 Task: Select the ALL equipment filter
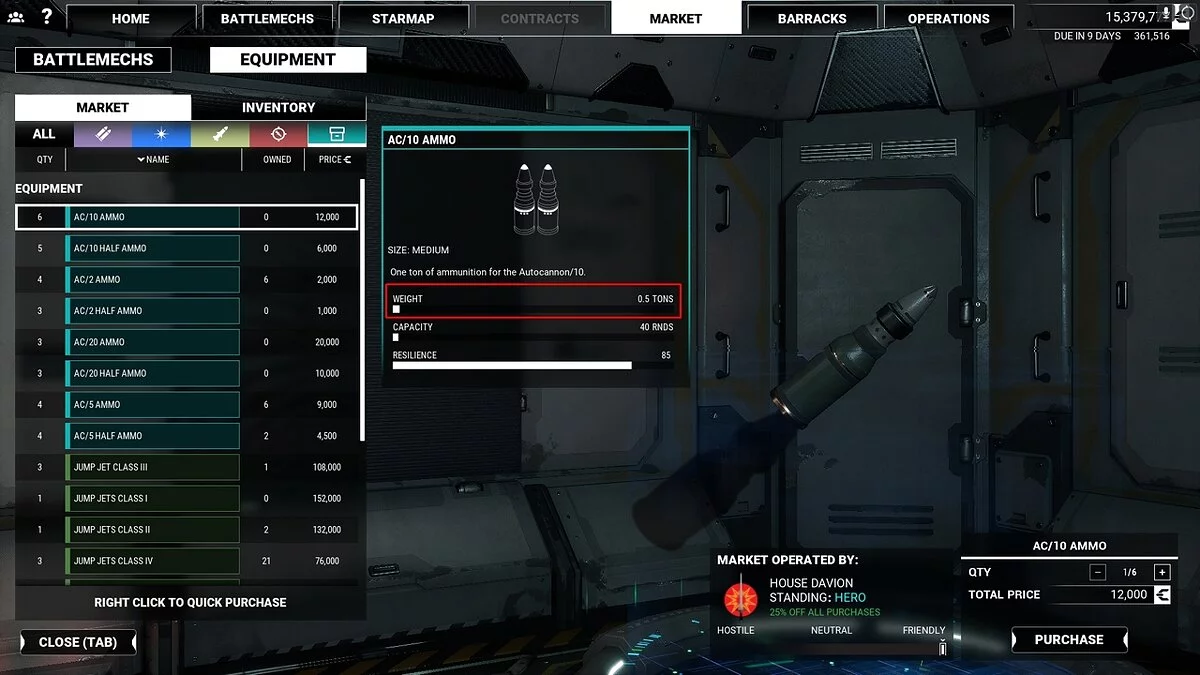[44, 134]
